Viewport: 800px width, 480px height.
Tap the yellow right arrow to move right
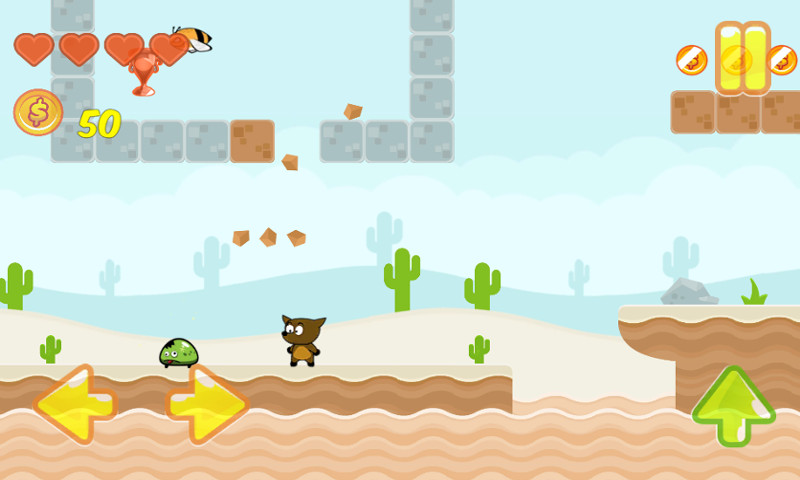(207, 404)
